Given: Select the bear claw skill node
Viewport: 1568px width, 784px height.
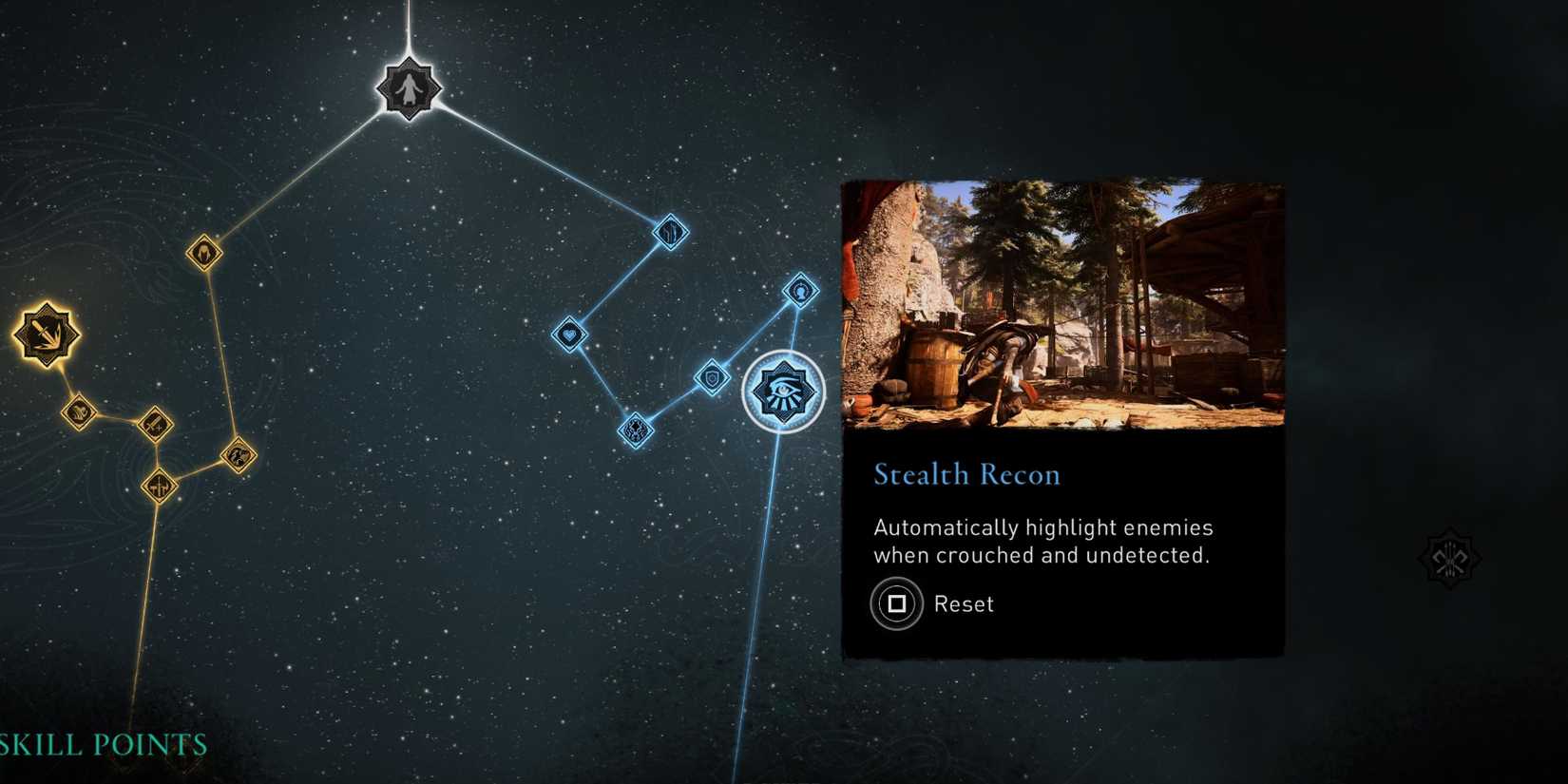Looking at the screenshot, I should click(239, 455).
